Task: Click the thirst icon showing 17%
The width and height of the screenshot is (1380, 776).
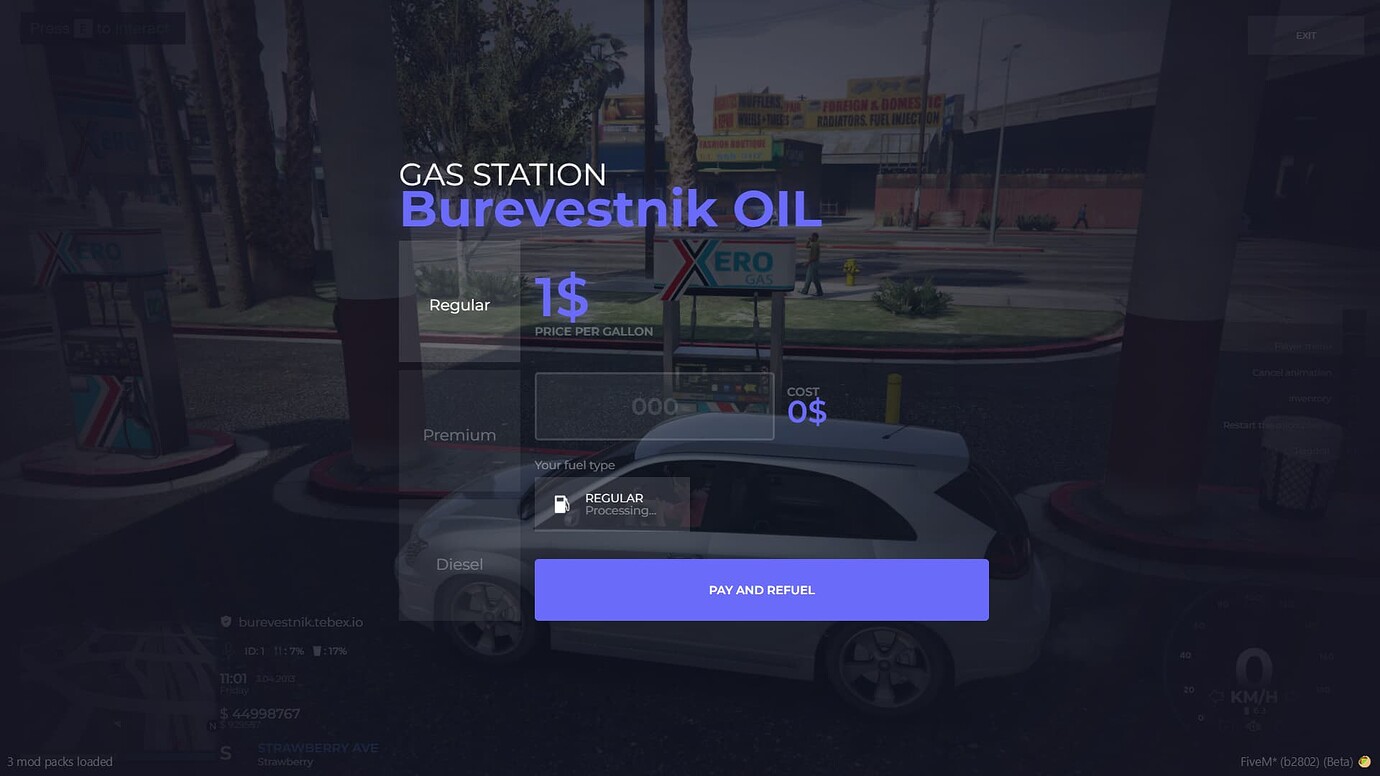Action: point(317,651)
